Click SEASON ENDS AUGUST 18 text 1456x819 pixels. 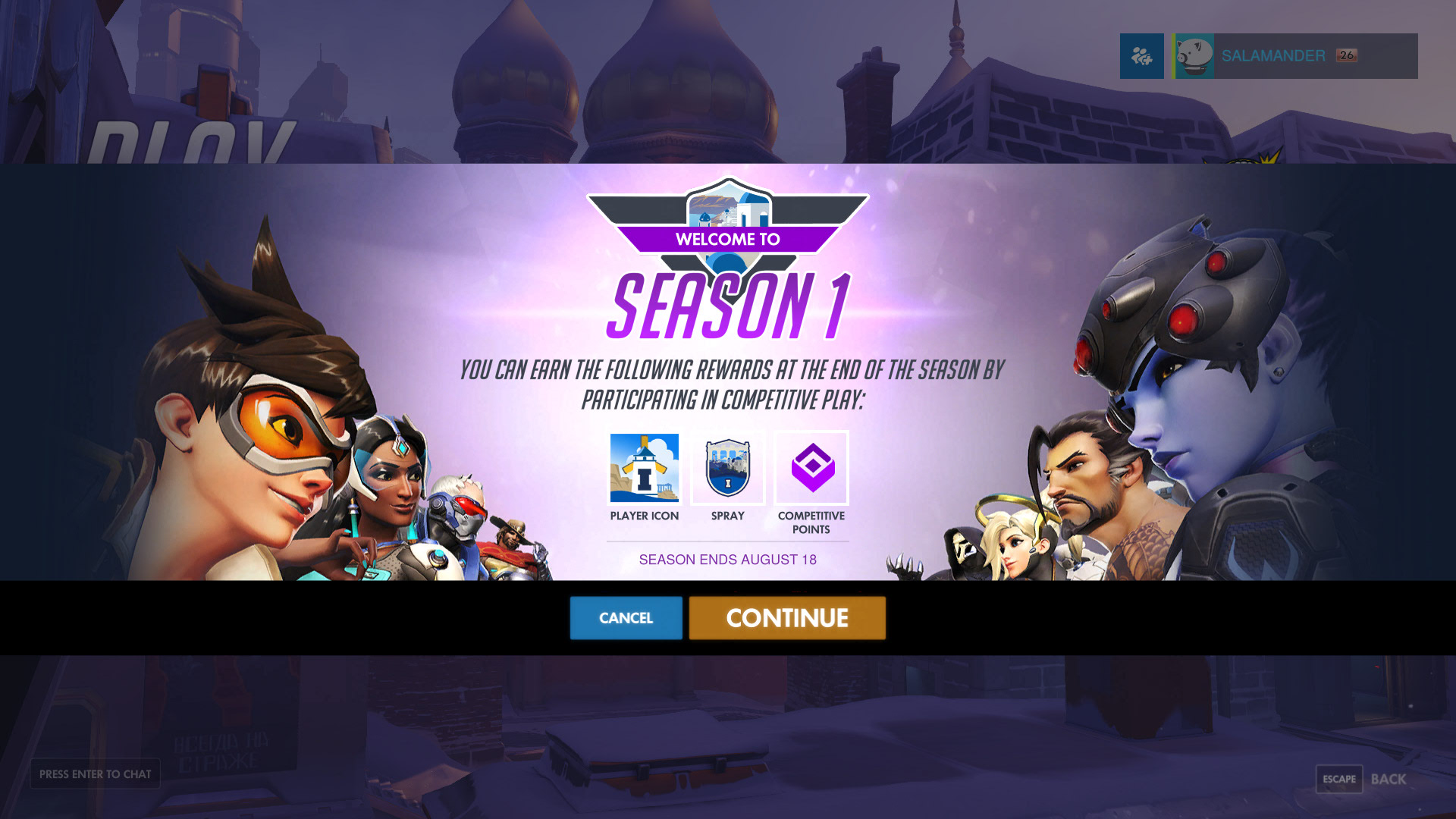(x=728, y=560)
